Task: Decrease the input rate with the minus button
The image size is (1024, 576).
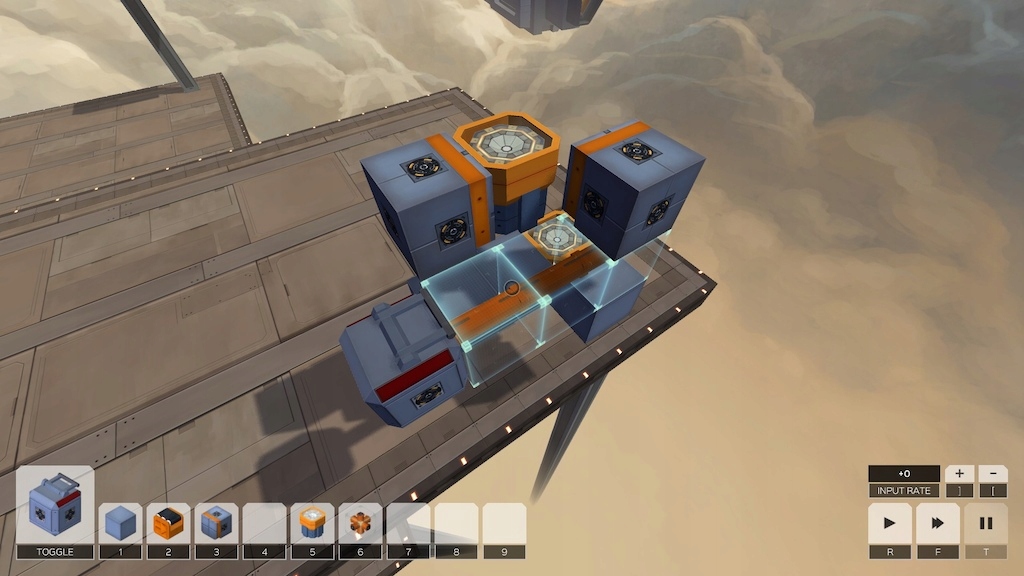Action: pyautogui.click(x=992, y=474)
